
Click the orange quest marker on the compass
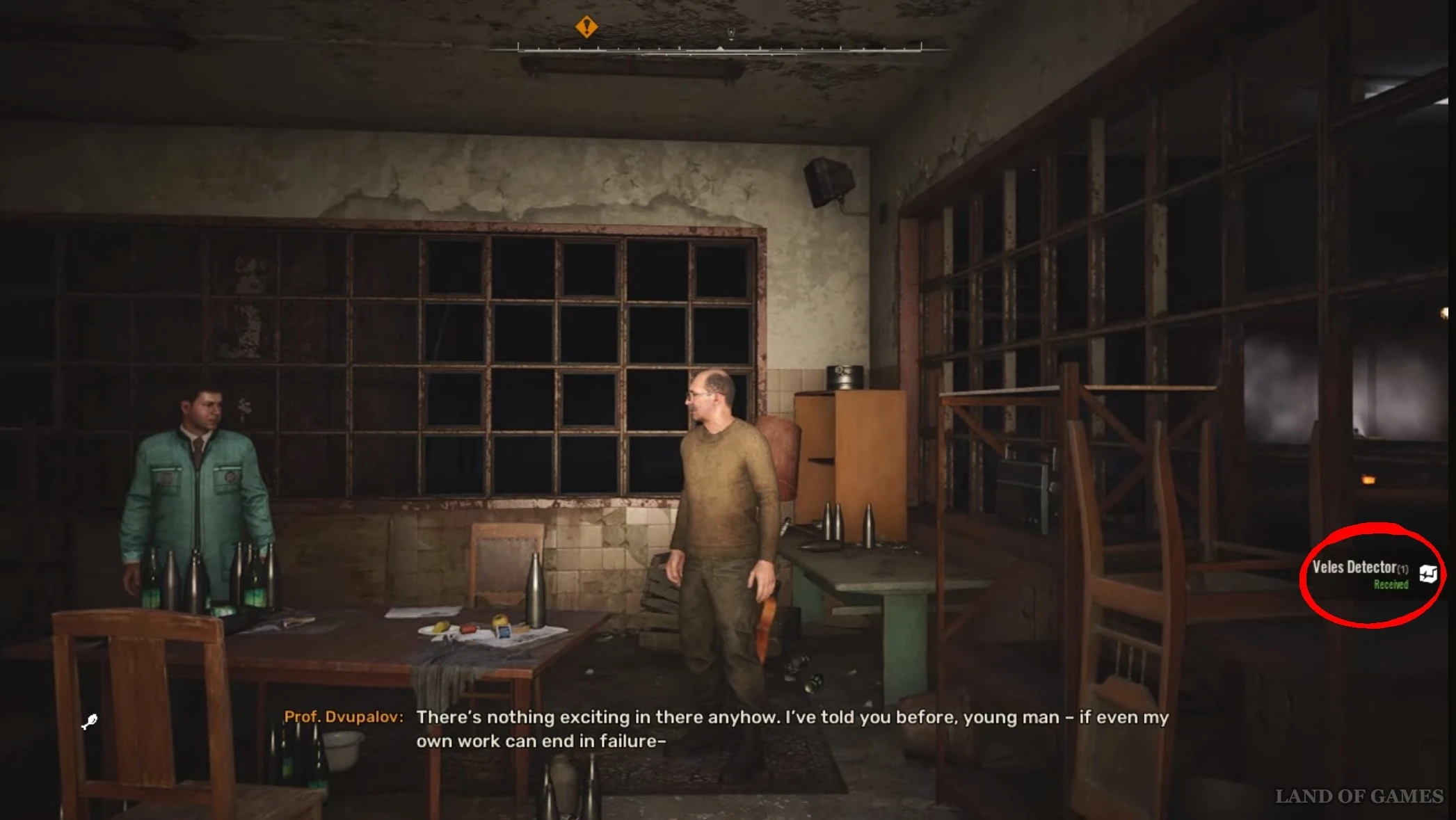tap(586, 26)
